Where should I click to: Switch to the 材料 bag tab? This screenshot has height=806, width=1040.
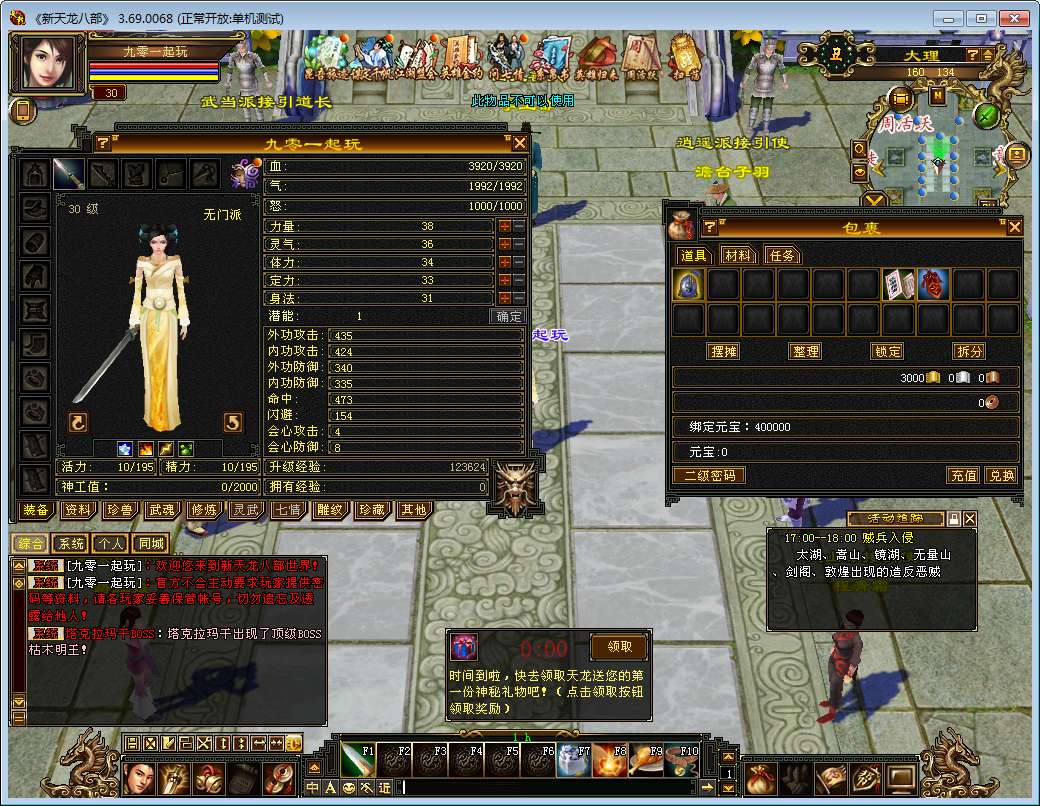coord(740,256)
